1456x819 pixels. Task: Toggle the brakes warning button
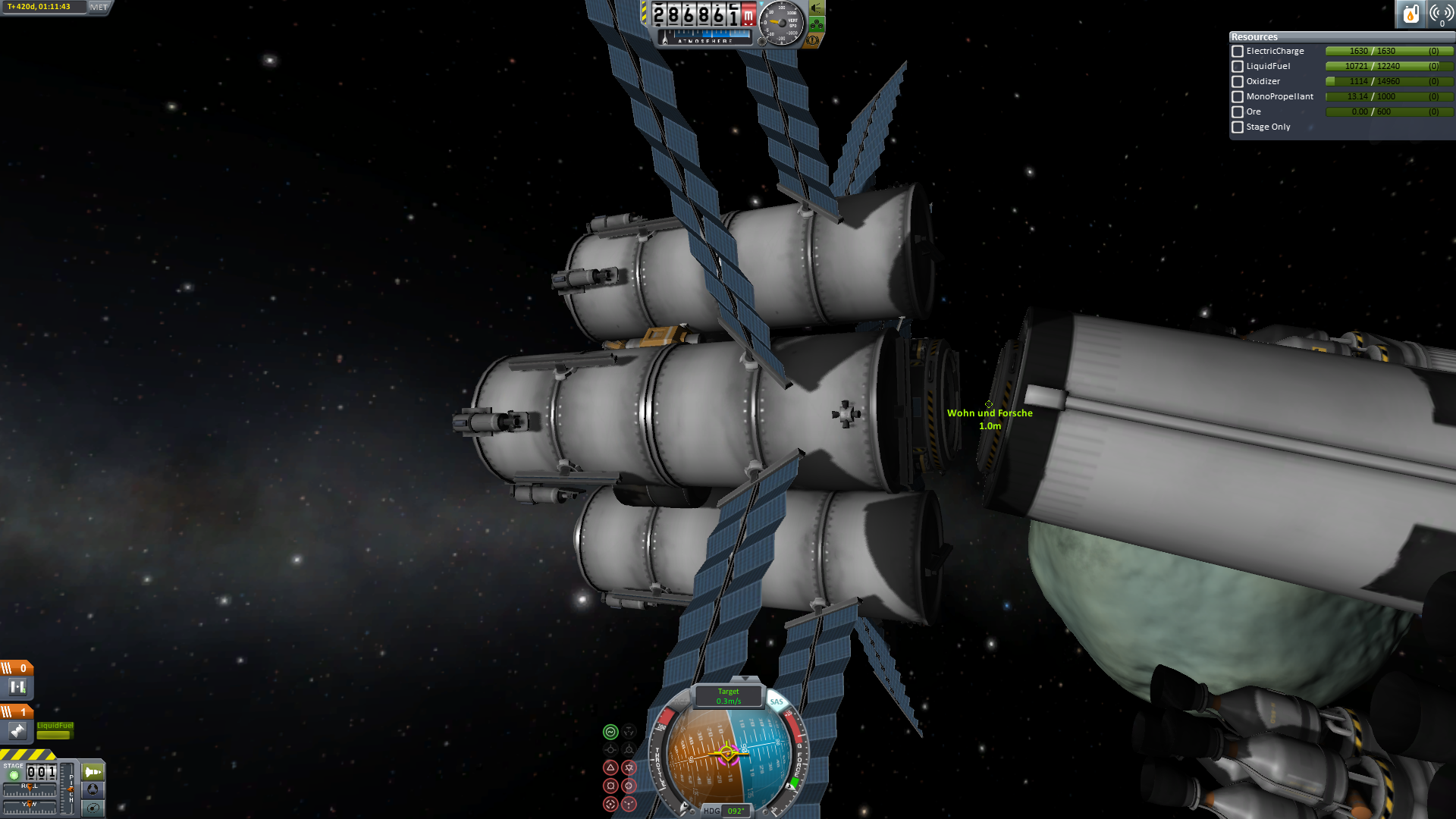point(813,40)
